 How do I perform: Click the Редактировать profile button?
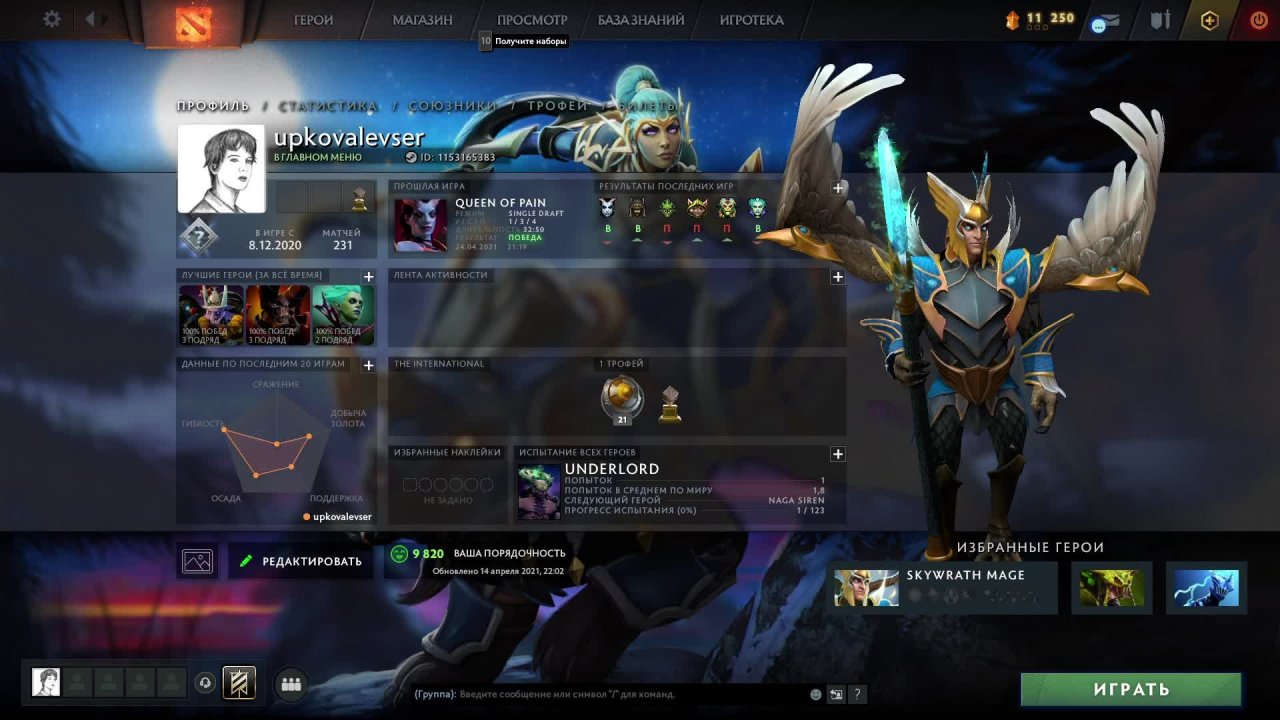[299, 561]
